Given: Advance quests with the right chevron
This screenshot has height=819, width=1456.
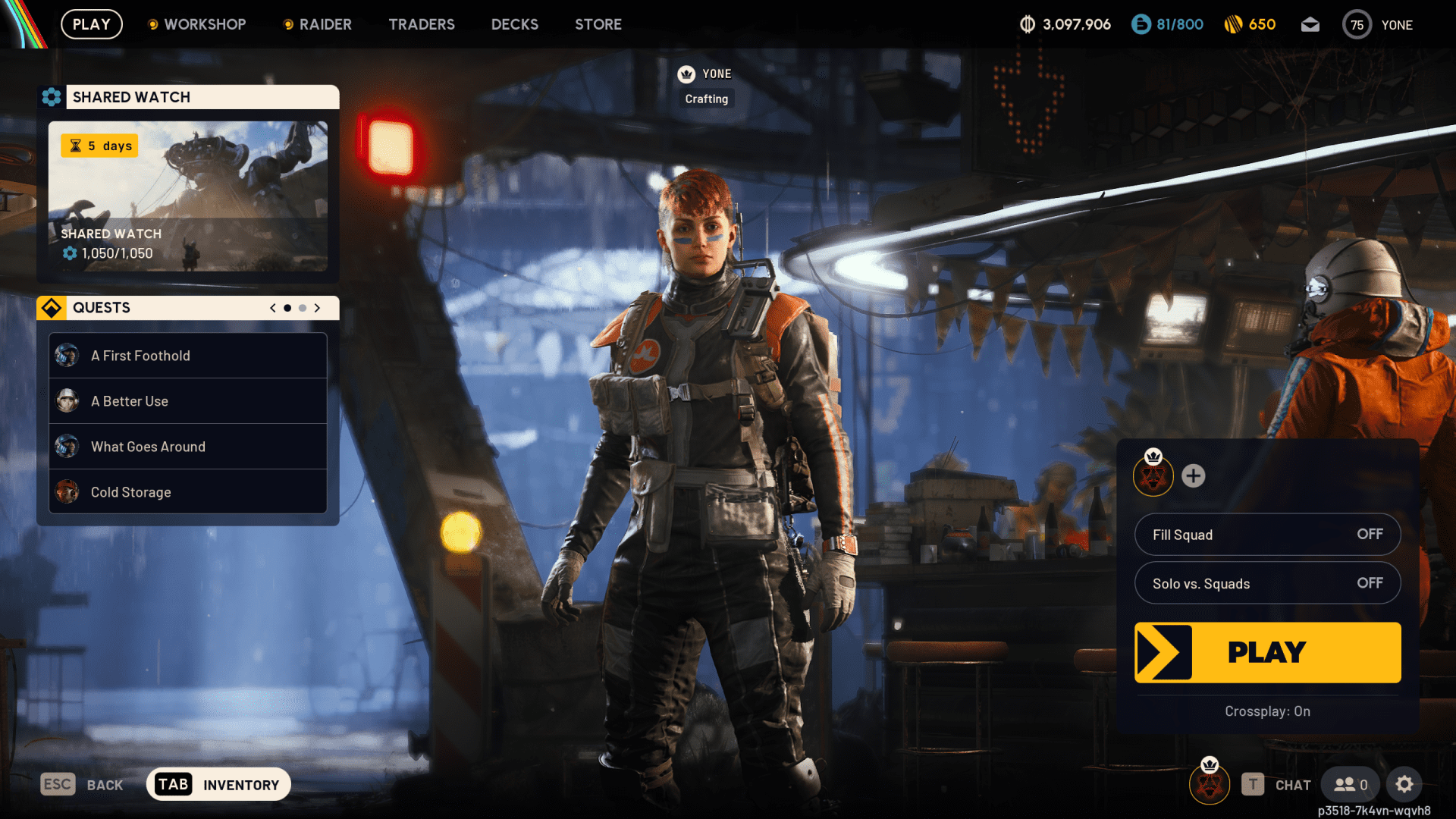Looking at the screenshot, I should [318, 308].
